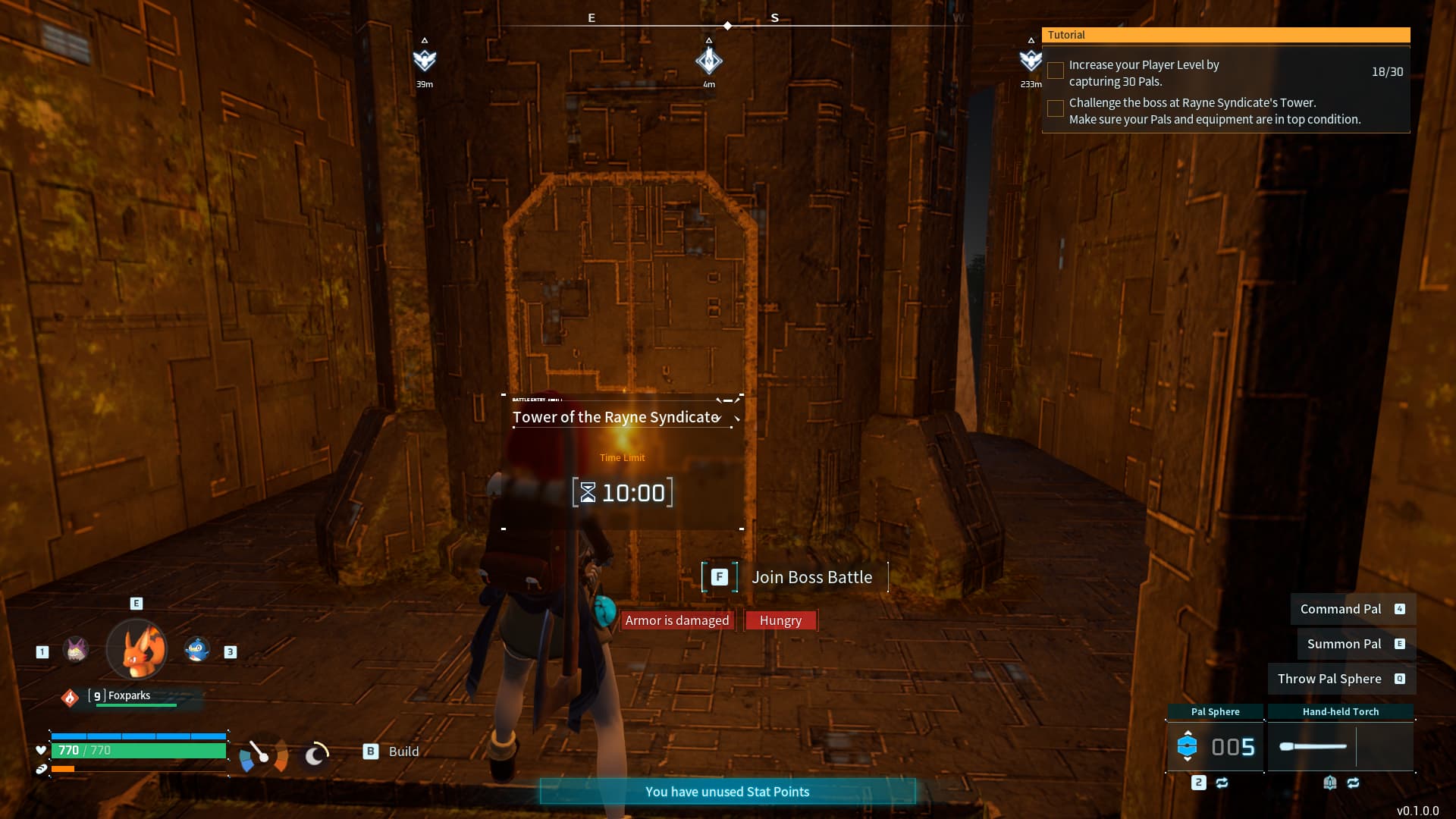Select the Hand-held Torch hotbar slot
This screenshot has height=819, width=1456.
(1341, 746)
